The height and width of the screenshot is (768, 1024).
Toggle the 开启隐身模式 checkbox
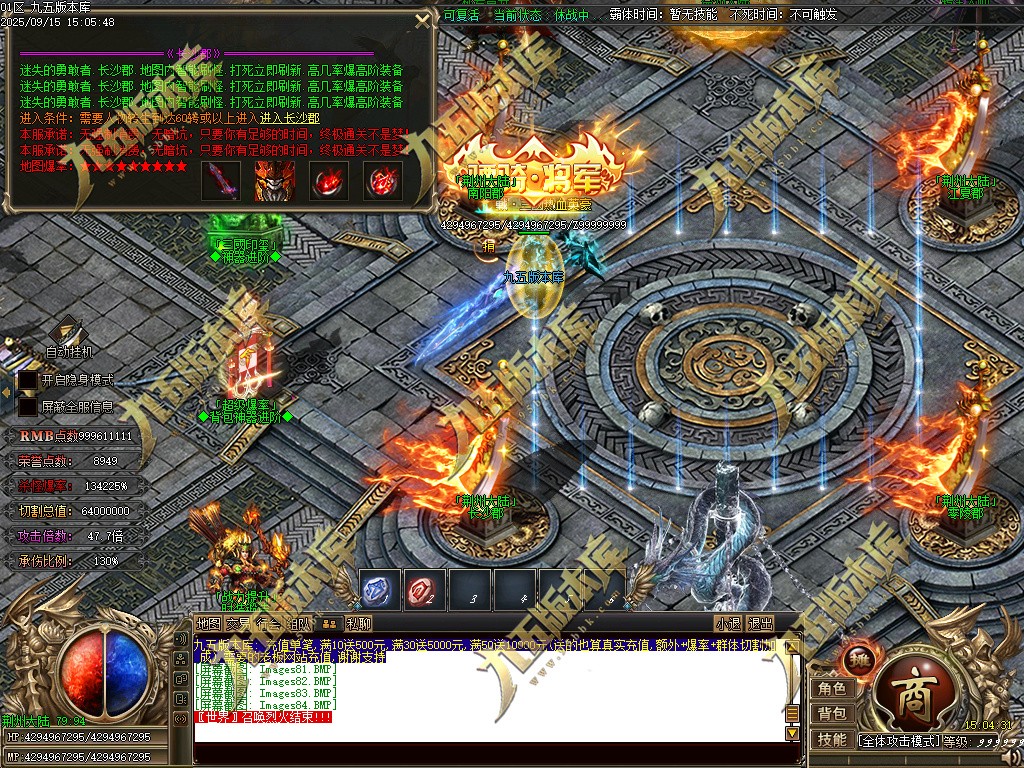pyautogui.click(x=28, y=381)
